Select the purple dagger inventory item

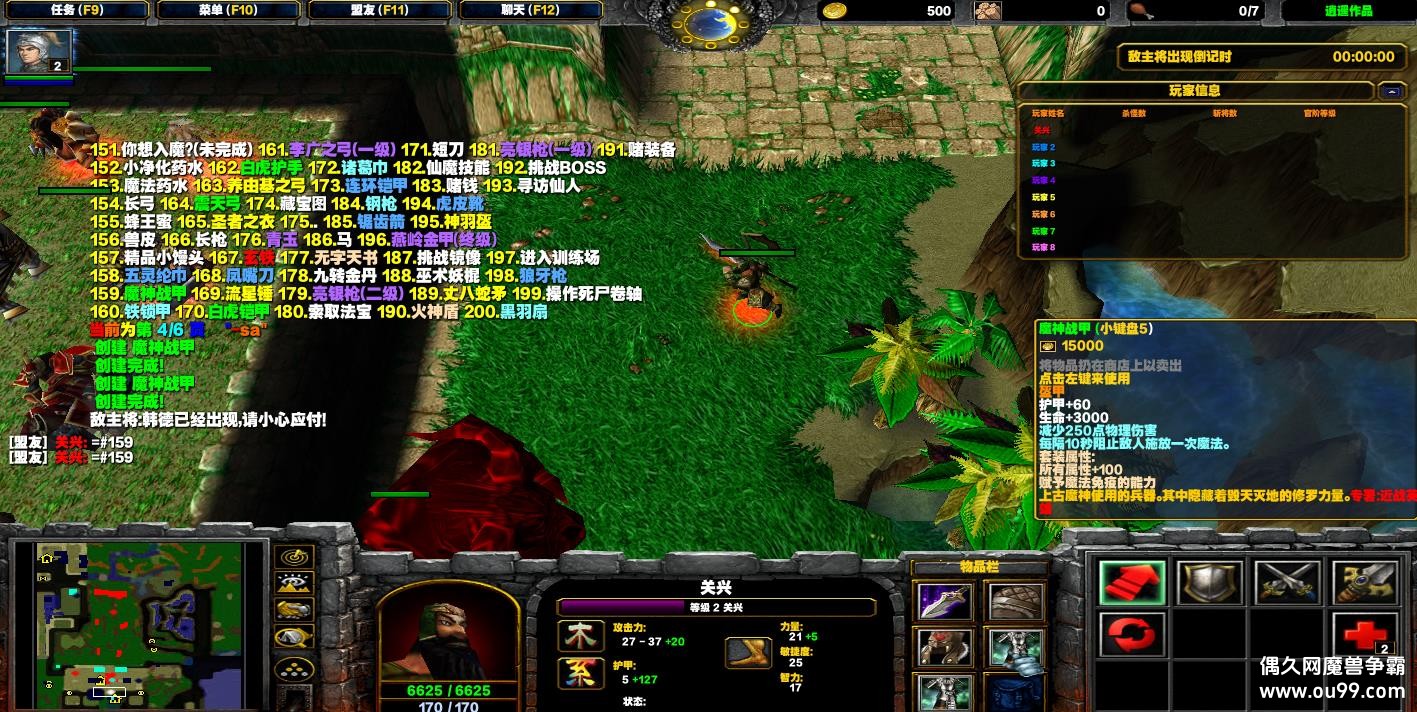point(945,602)
